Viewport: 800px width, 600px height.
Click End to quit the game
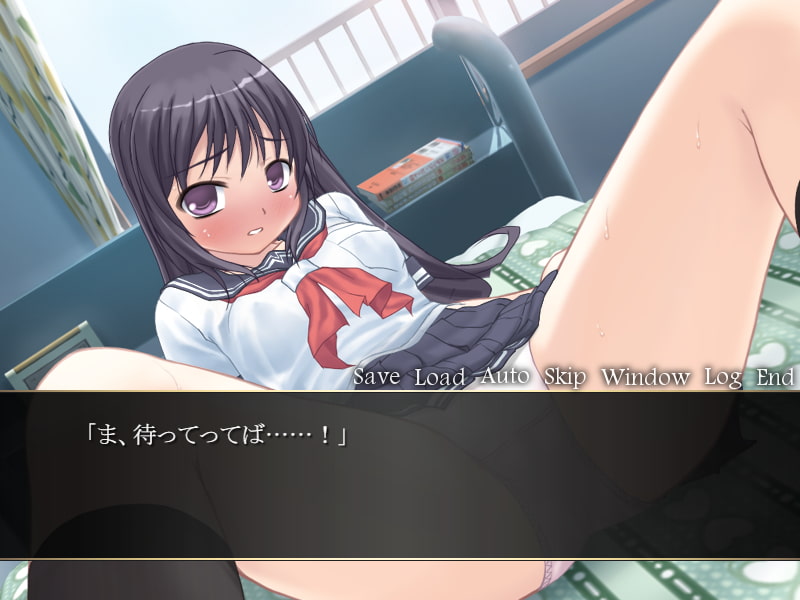coord(775,377)
